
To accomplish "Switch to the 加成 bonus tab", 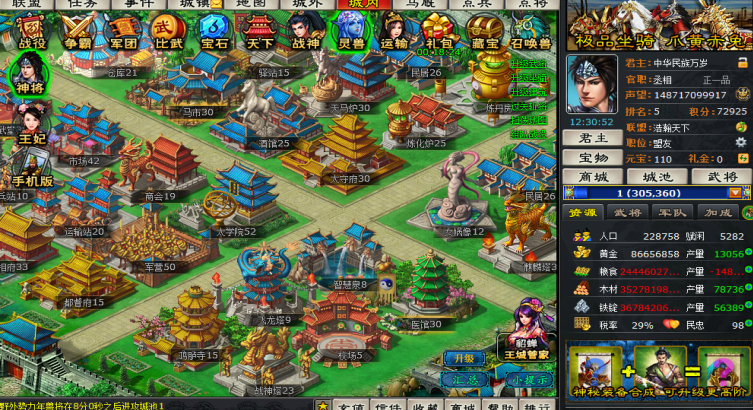I will point(718,213).
